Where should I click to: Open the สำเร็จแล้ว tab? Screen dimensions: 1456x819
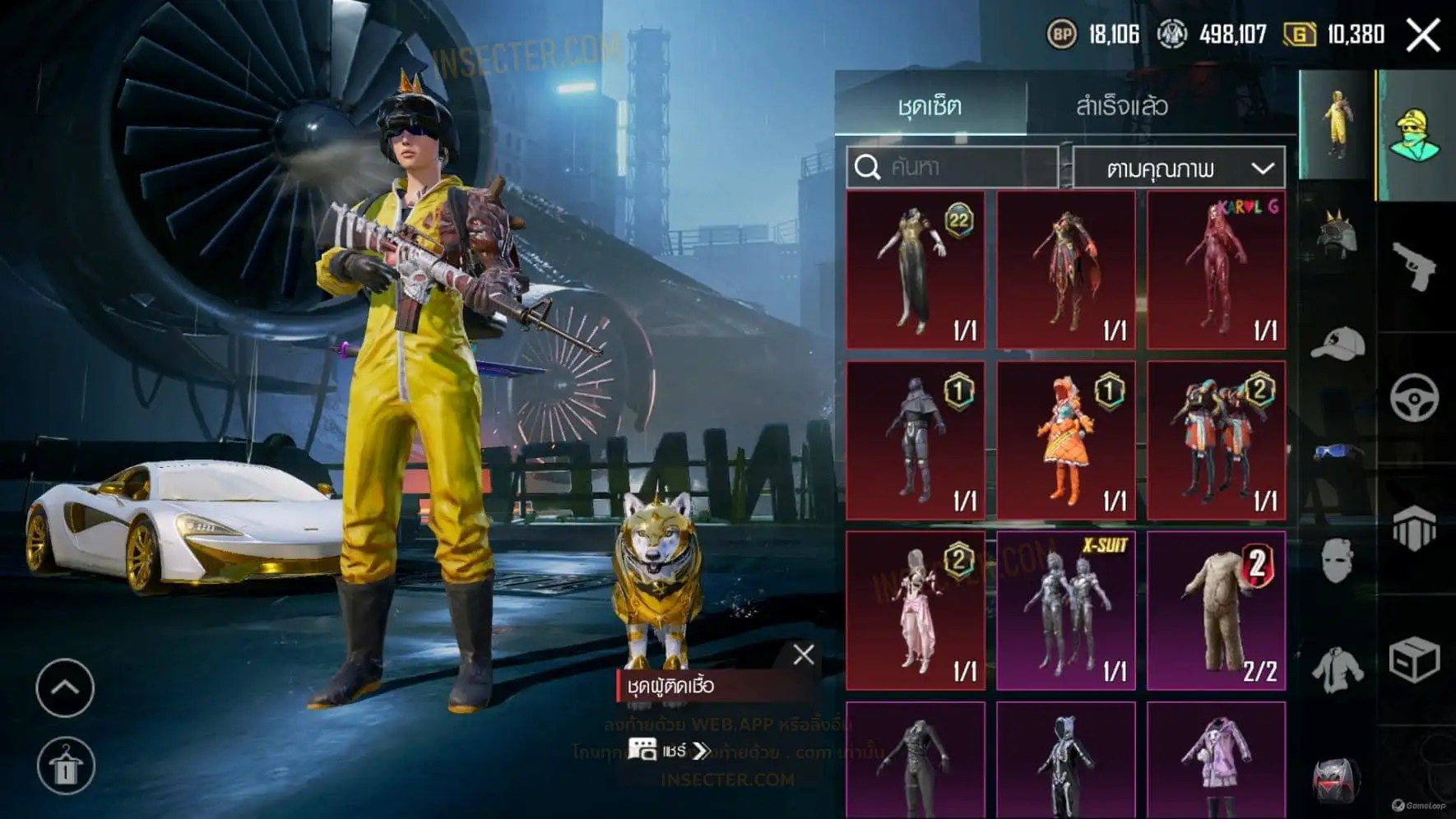(1122, 106)
